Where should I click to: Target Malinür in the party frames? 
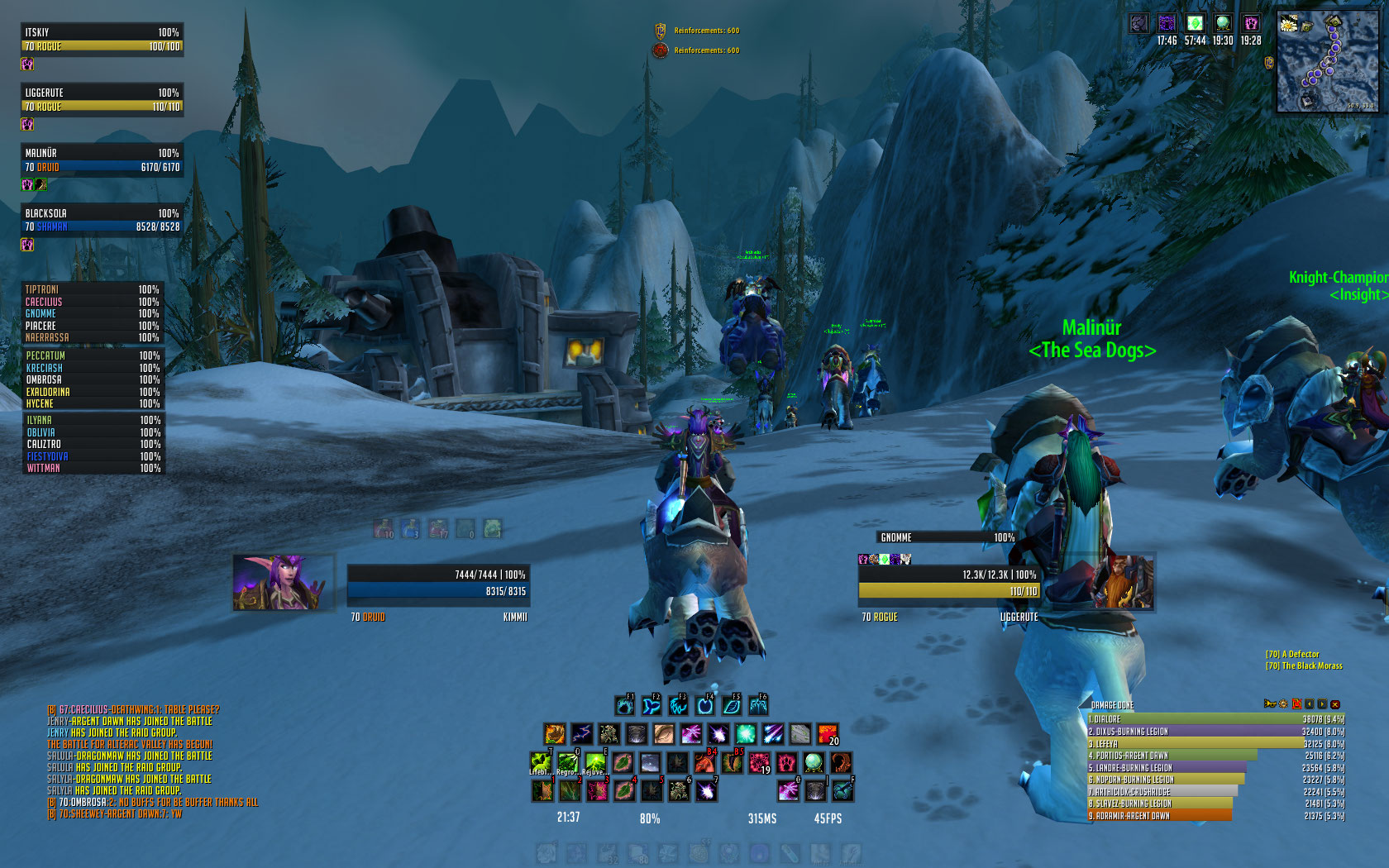[102, 160]
